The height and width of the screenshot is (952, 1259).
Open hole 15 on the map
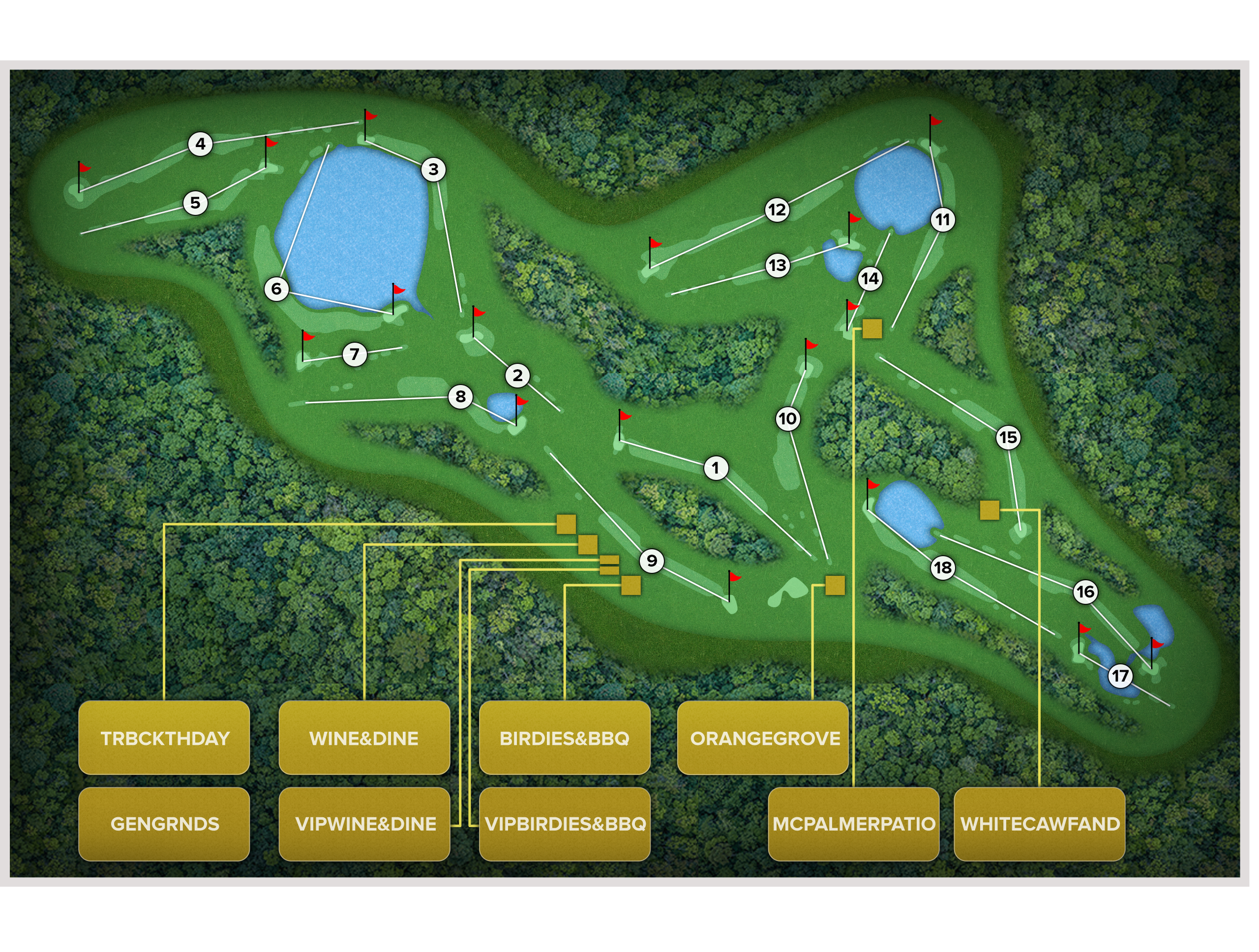point(1008,437)
